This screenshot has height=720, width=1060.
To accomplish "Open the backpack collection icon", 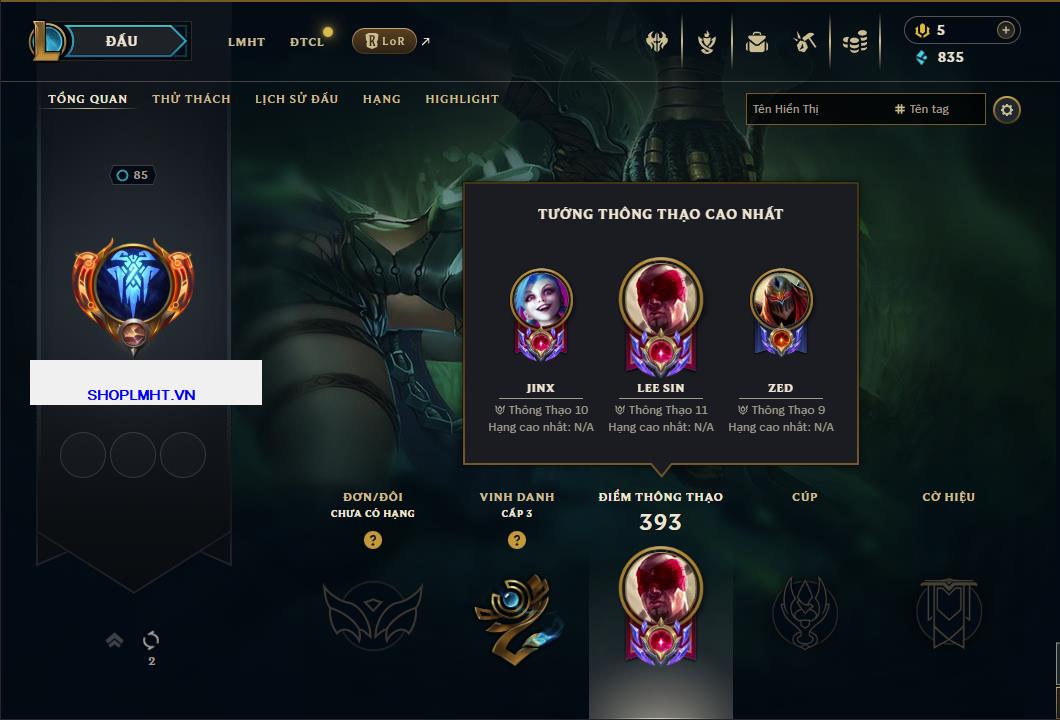I will pos(757,42).
